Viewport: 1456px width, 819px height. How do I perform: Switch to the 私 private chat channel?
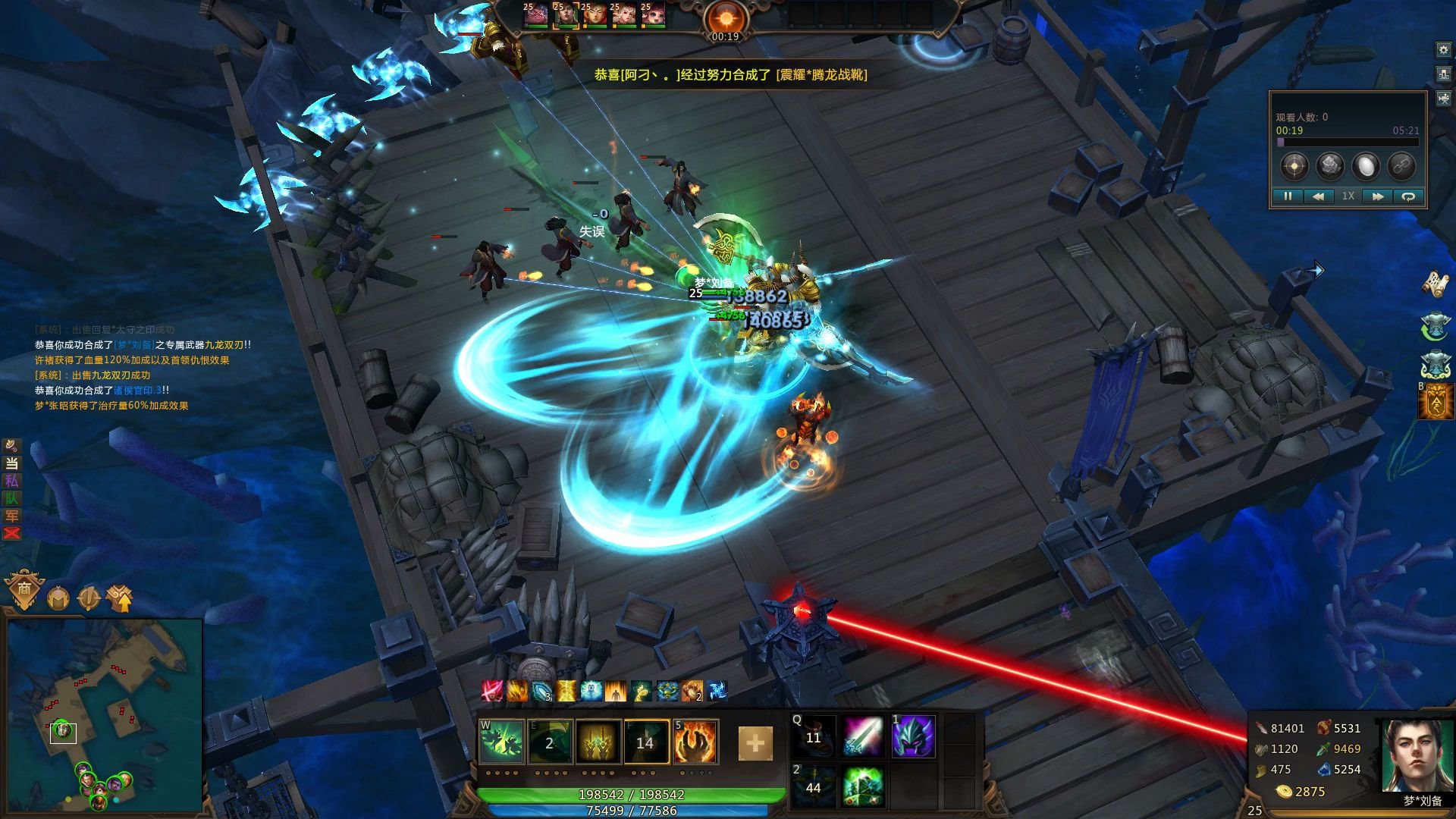[x=11, y=481]
